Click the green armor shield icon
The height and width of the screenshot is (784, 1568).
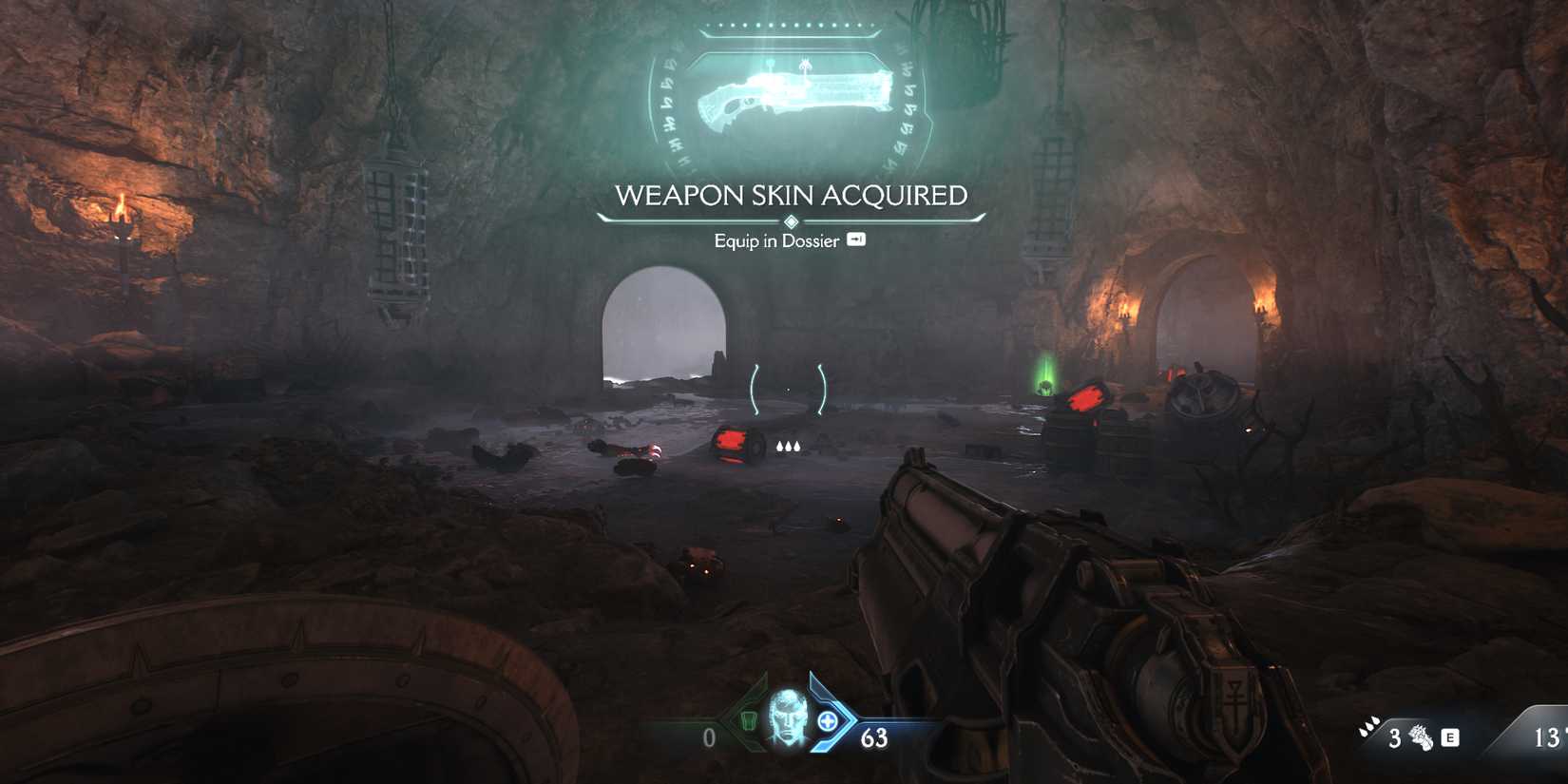pyautogui.click(x=748, y=719)
